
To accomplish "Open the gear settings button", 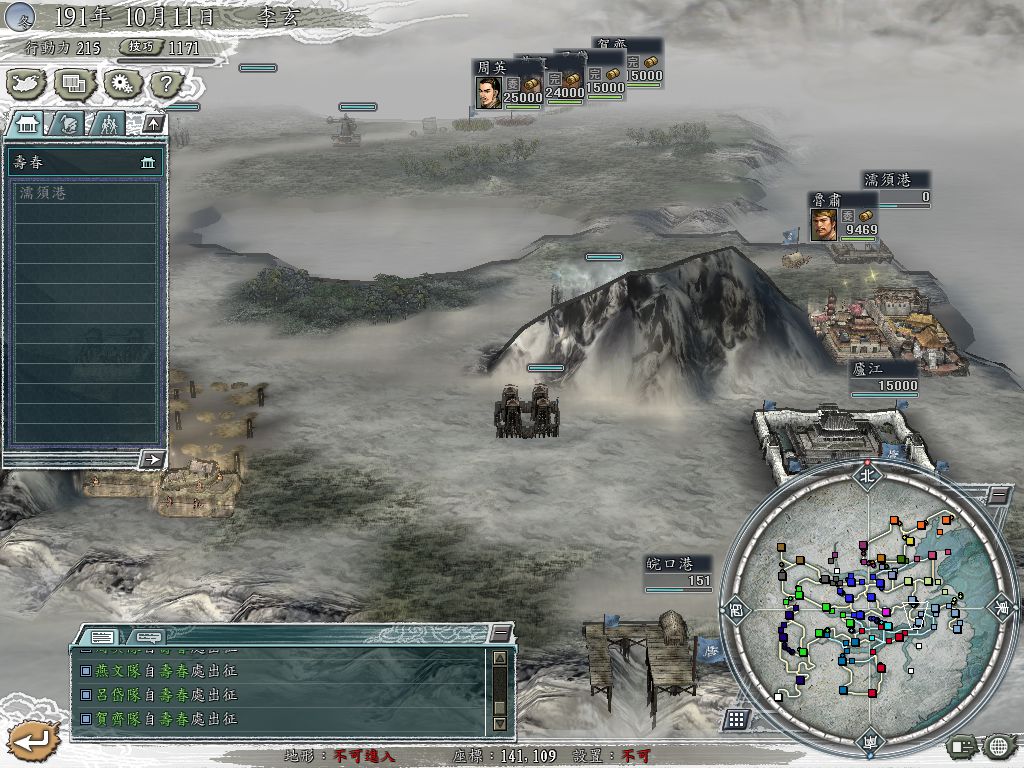I will click(122, 84).
